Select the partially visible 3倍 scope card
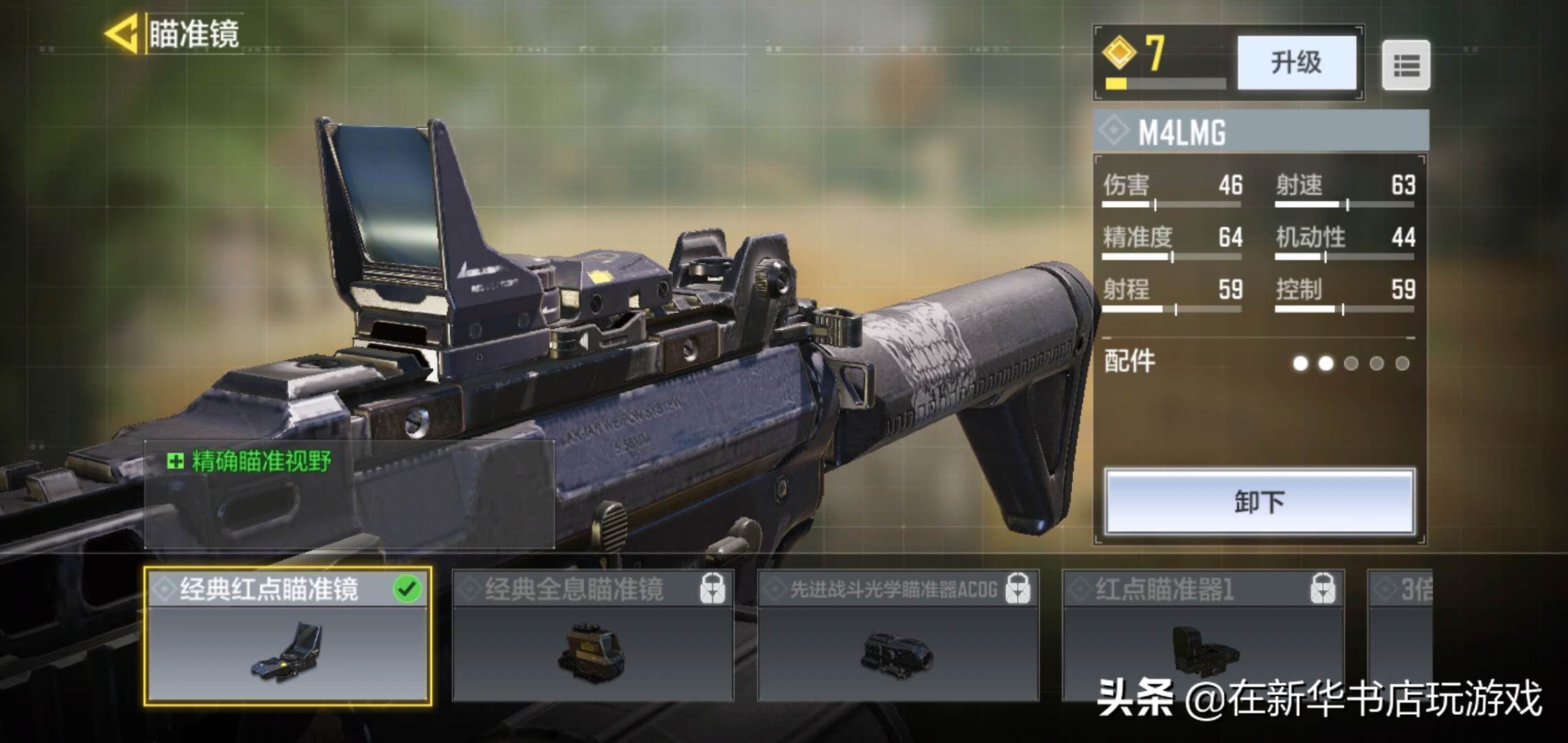The width and height of the screenshot is (1568, 743). click(x=1400, y=633)
